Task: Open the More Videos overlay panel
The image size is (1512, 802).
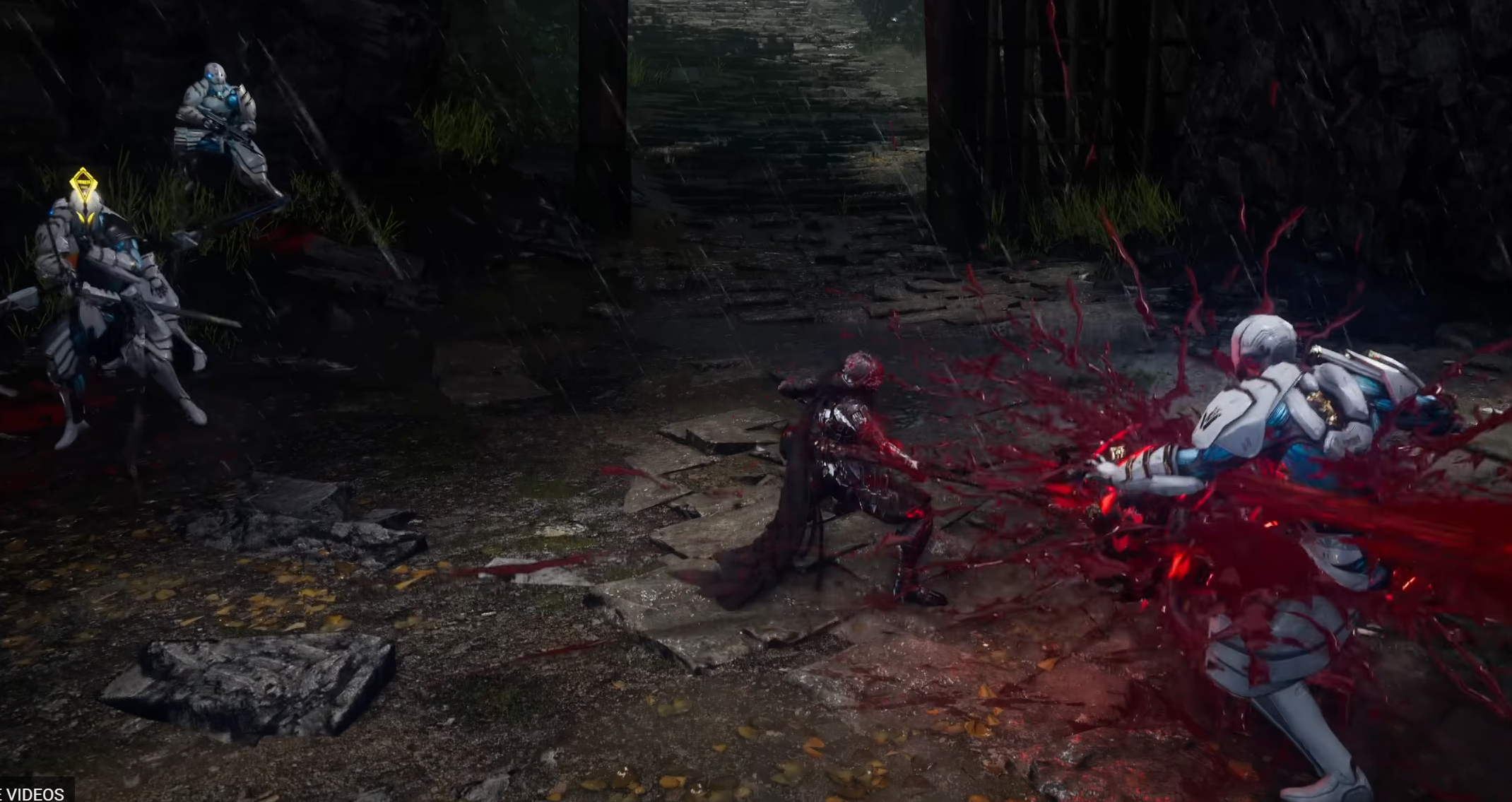Action: pyautogui.click(x=34, y=793)
